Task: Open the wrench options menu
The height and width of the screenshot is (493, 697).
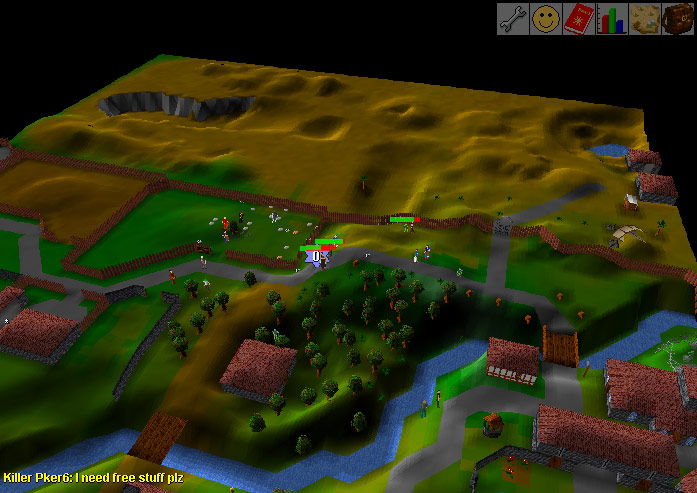Action: pos(513,19)
